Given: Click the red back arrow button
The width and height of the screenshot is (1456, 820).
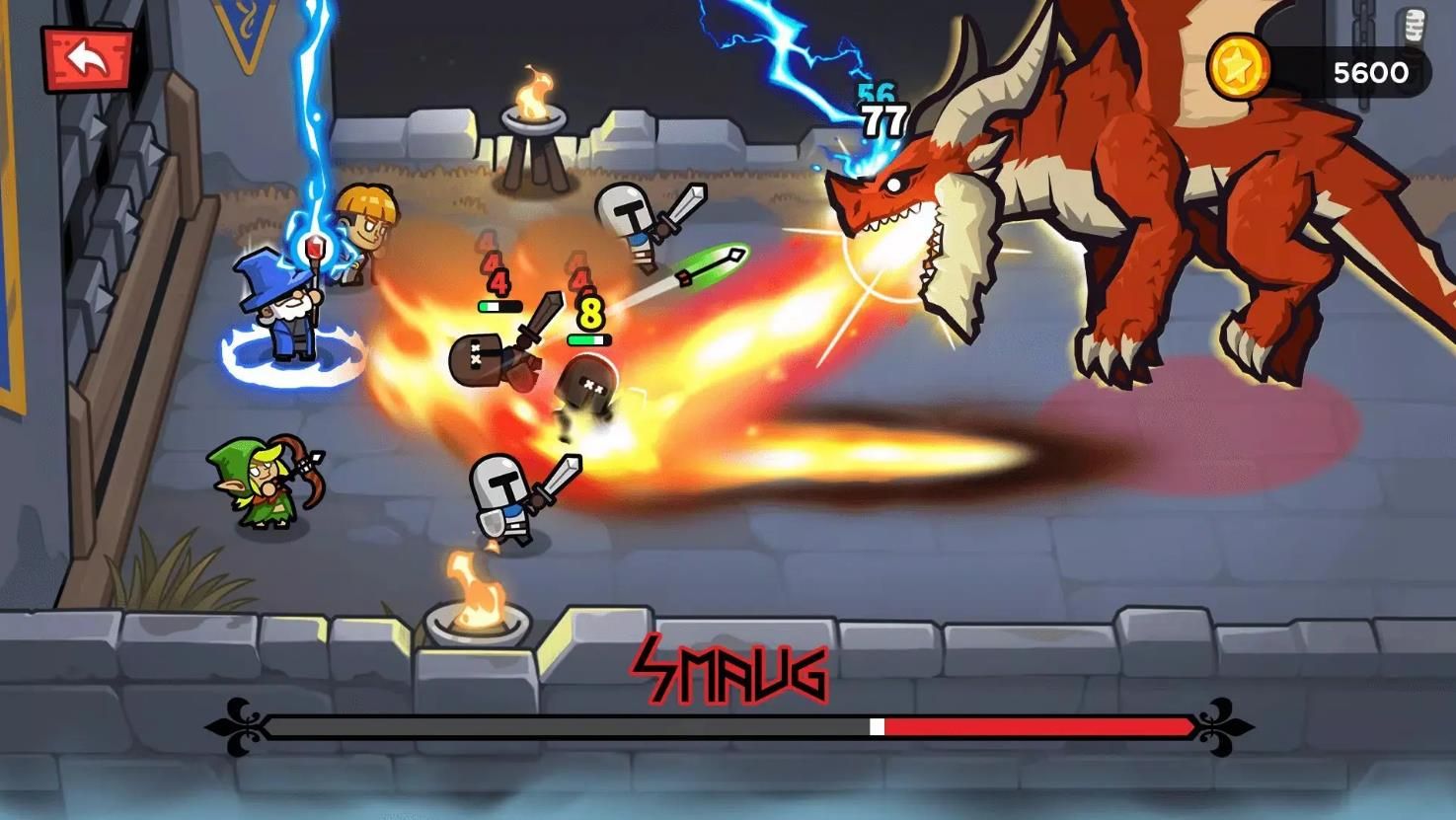Looking at the screenshot, I should [x=87, y=59].
